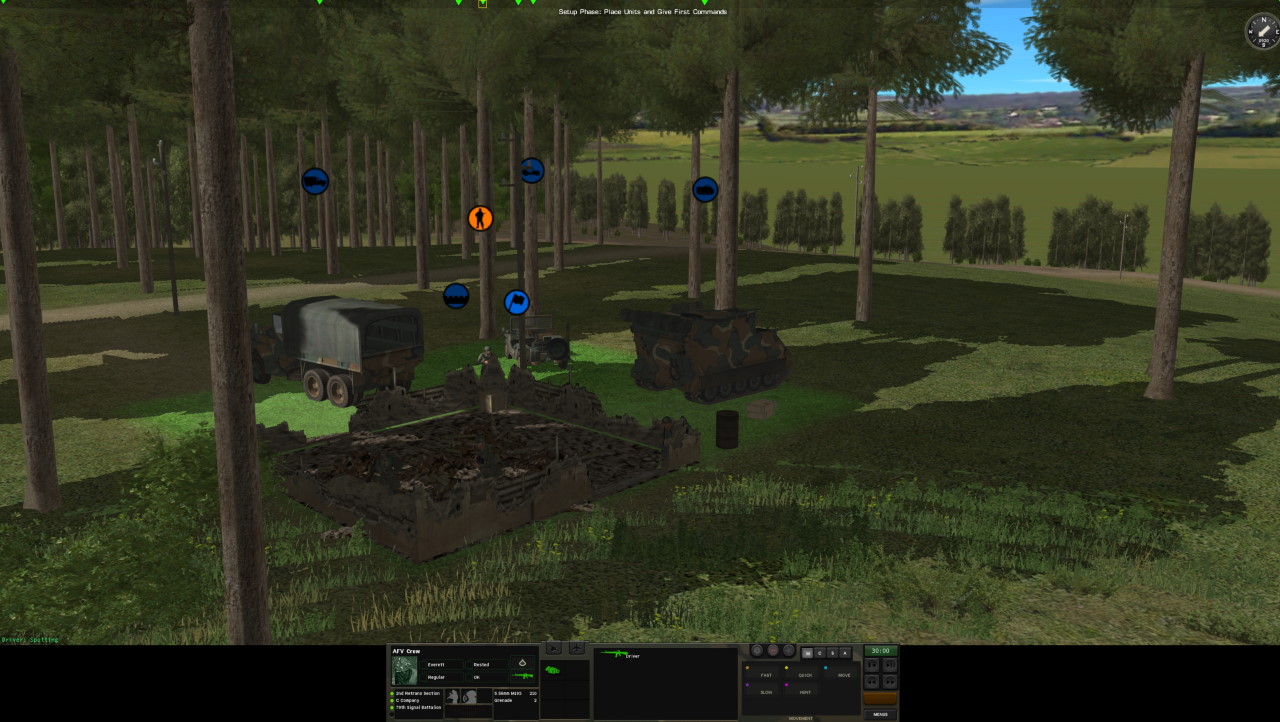Screen dimensions: 1280x722
Task: Select the blue trench fortification marker
Action: (456, 296)
